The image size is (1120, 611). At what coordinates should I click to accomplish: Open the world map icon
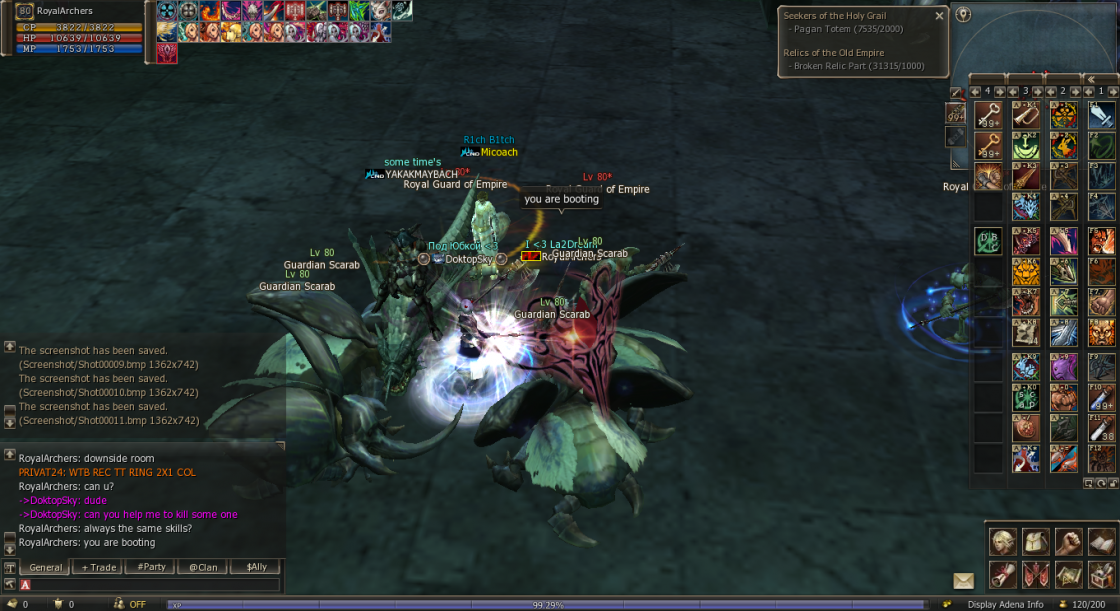(1069, 575)
